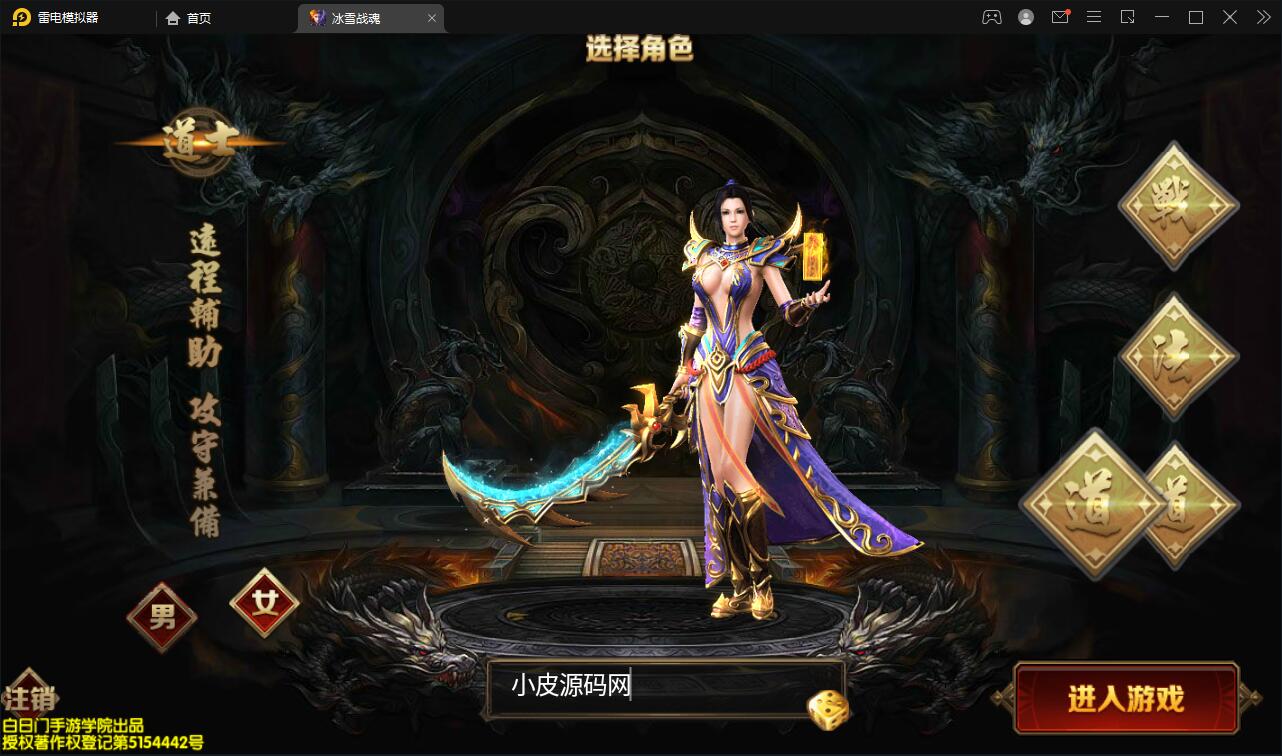
Task: Open the hamburger menu in the title bar
Action: pos(1094,17)
